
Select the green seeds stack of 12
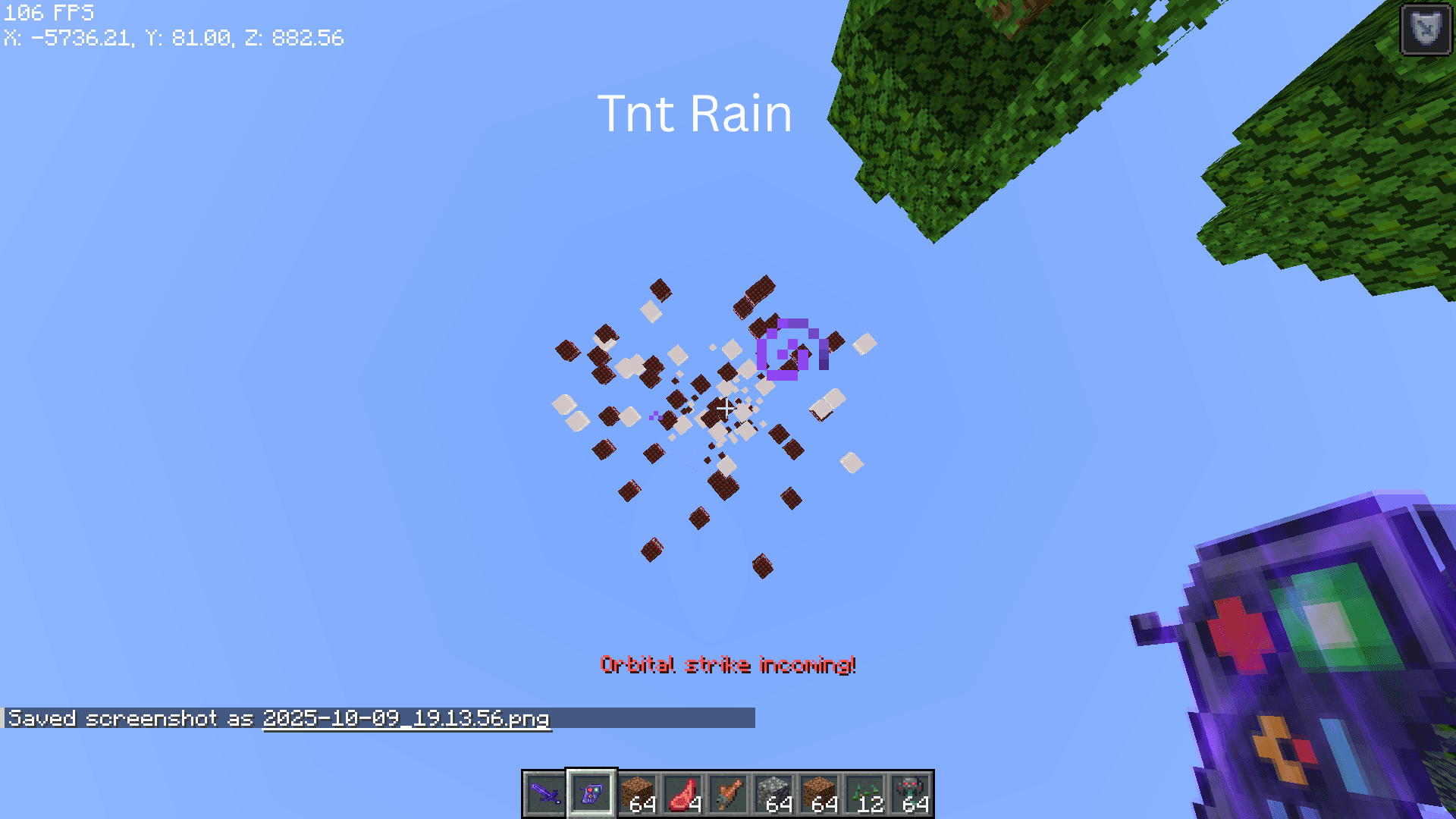click(x=865, y=794)
